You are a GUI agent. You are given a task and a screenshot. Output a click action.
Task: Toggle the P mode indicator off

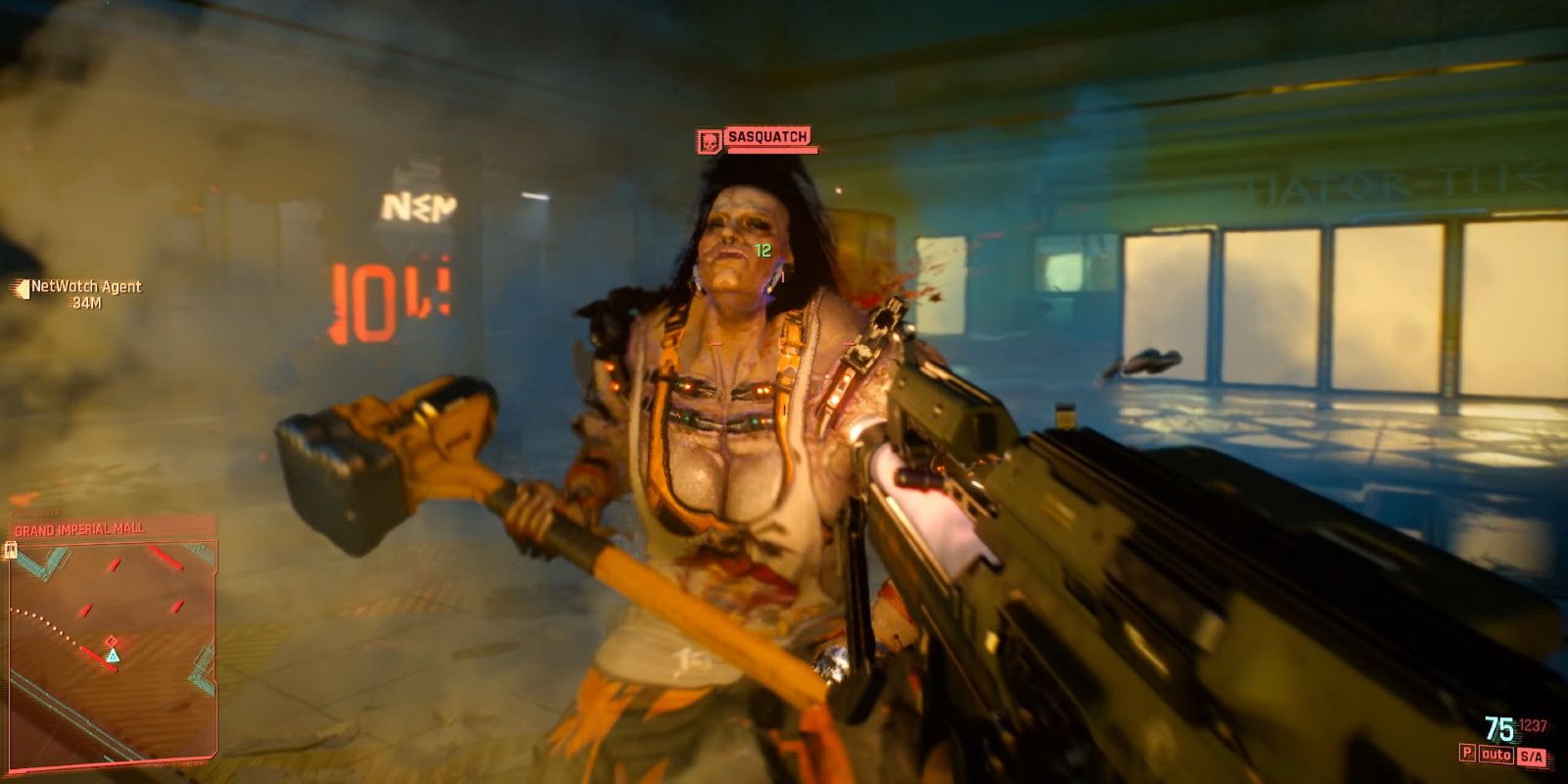click(x=1468, y=752)
